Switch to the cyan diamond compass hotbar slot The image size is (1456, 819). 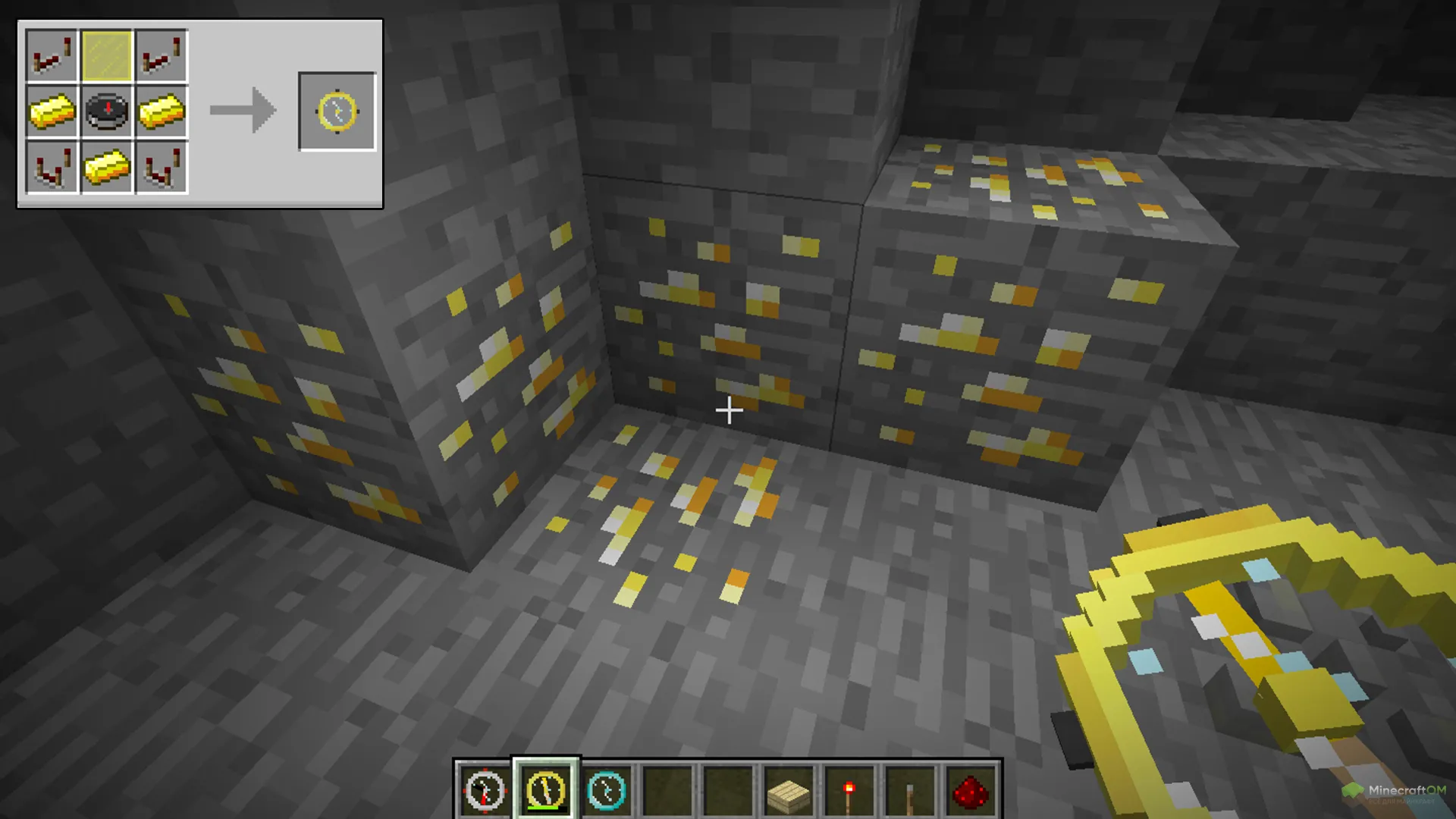(x=607, y=791)
